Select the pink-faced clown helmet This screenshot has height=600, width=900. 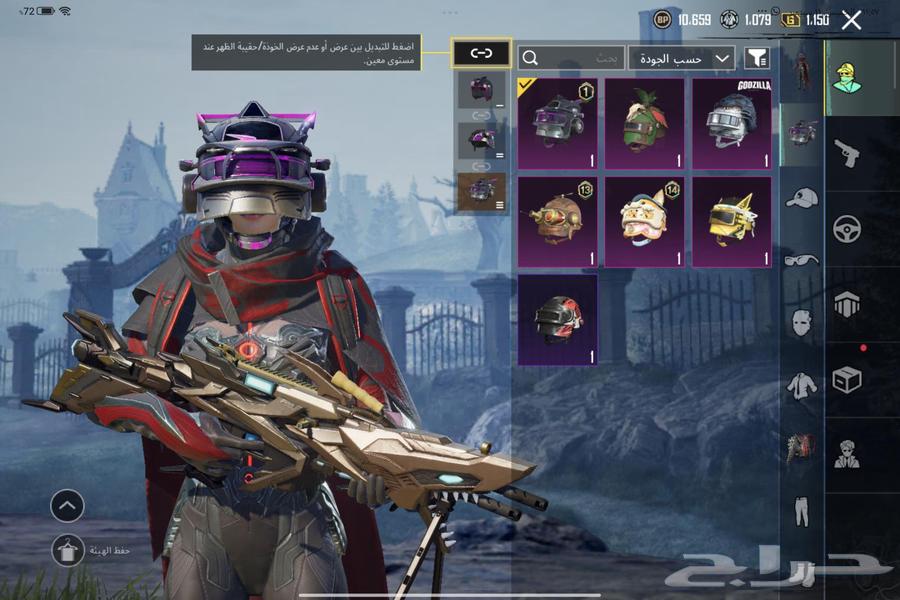(x=644, y=221)
